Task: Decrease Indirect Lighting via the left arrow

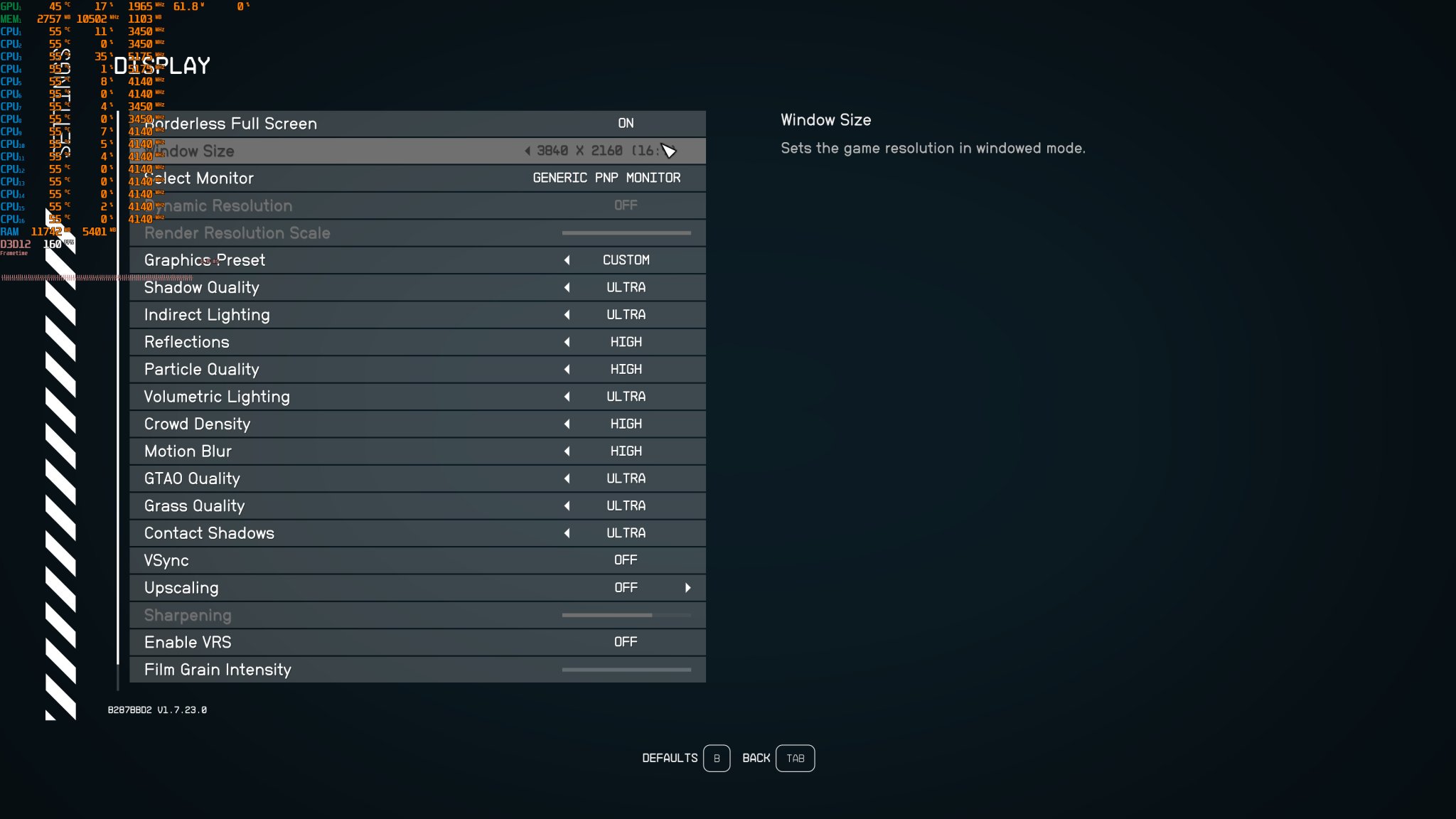Action: (x=567, y=315)
